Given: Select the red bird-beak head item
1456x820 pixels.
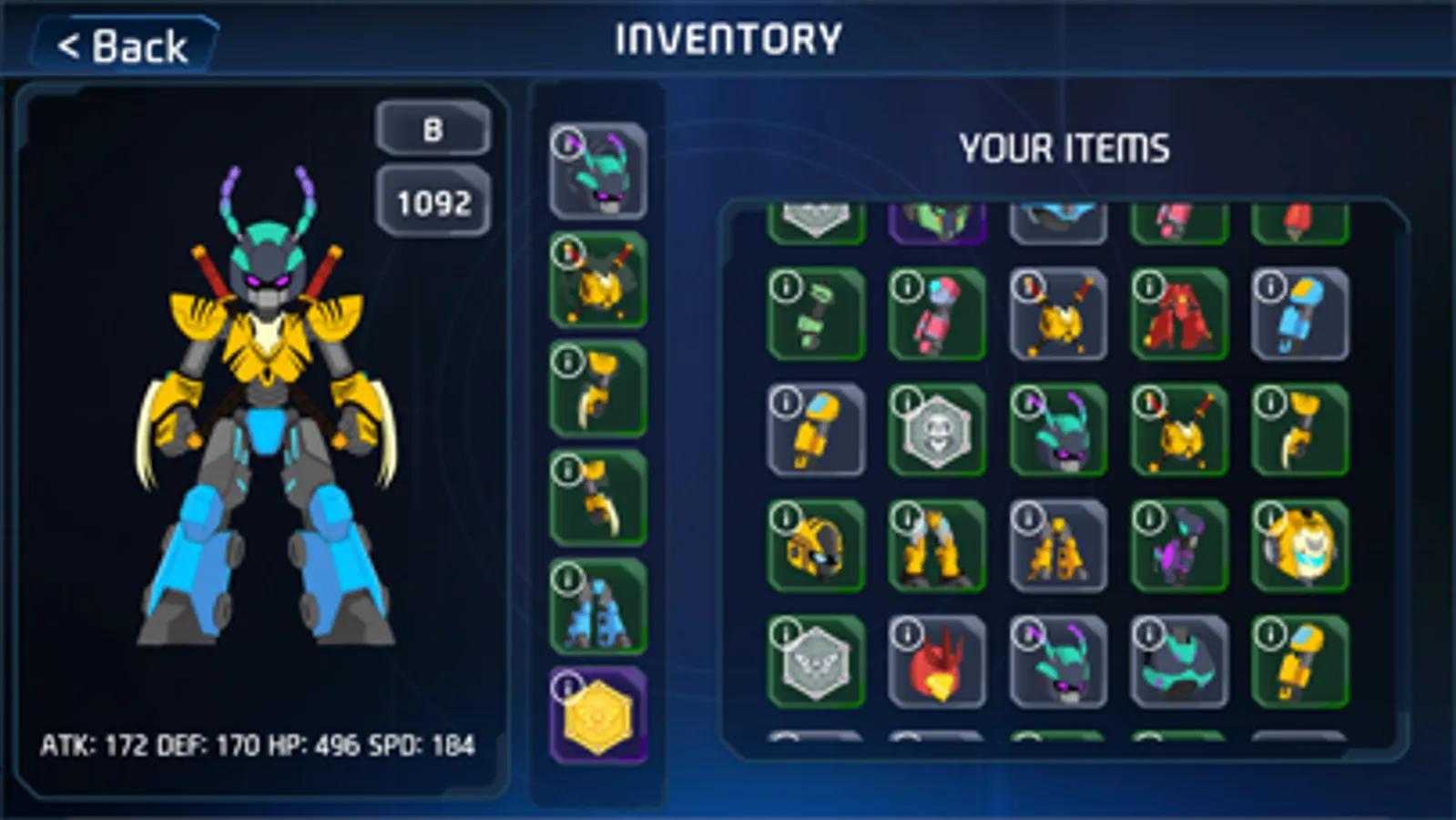Looking at the screenshot, I should tap(937, 662).
